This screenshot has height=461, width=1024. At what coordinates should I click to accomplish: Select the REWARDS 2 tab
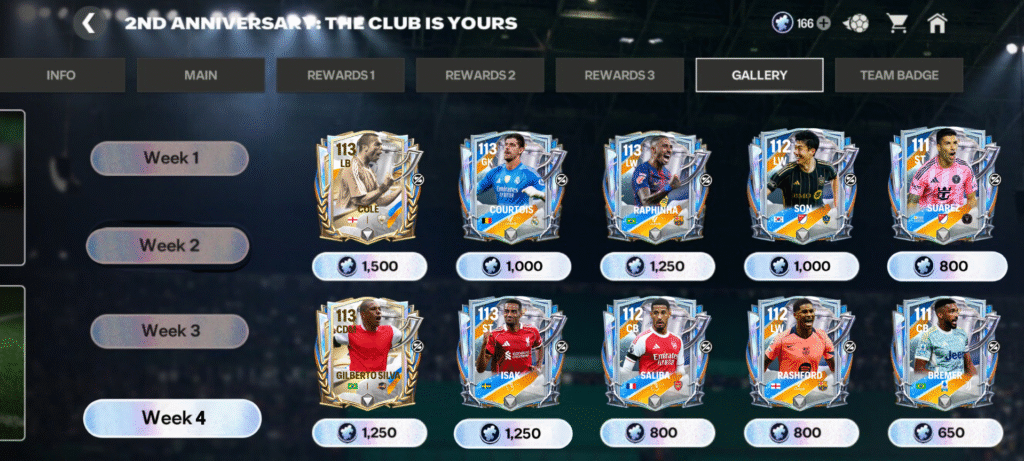[x=480, y=75]
